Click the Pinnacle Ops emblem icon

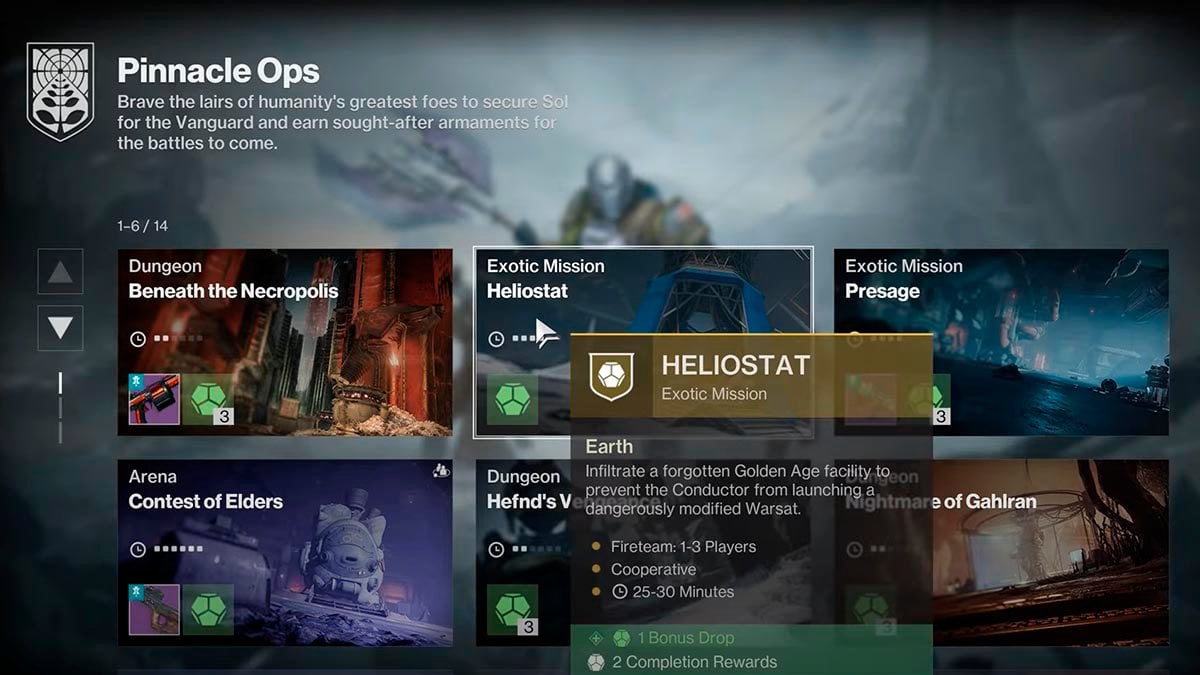point(60,91)
